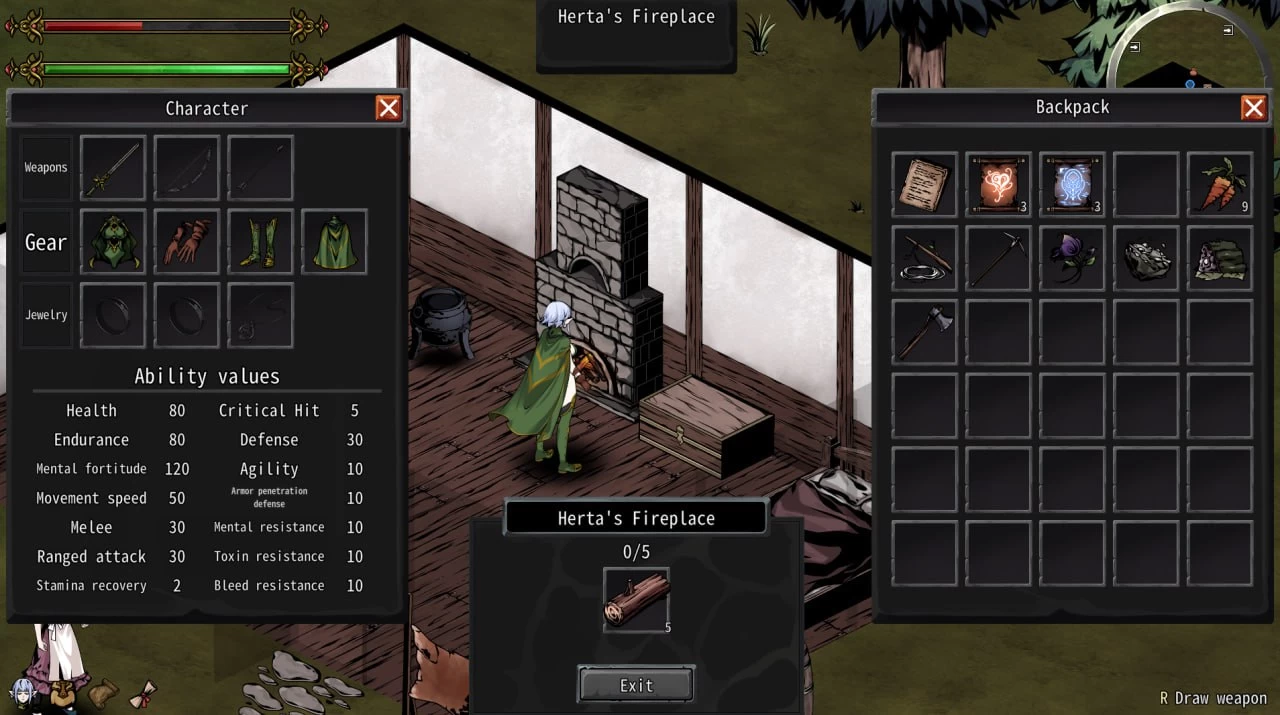Close the Character panel

point(388,108)
